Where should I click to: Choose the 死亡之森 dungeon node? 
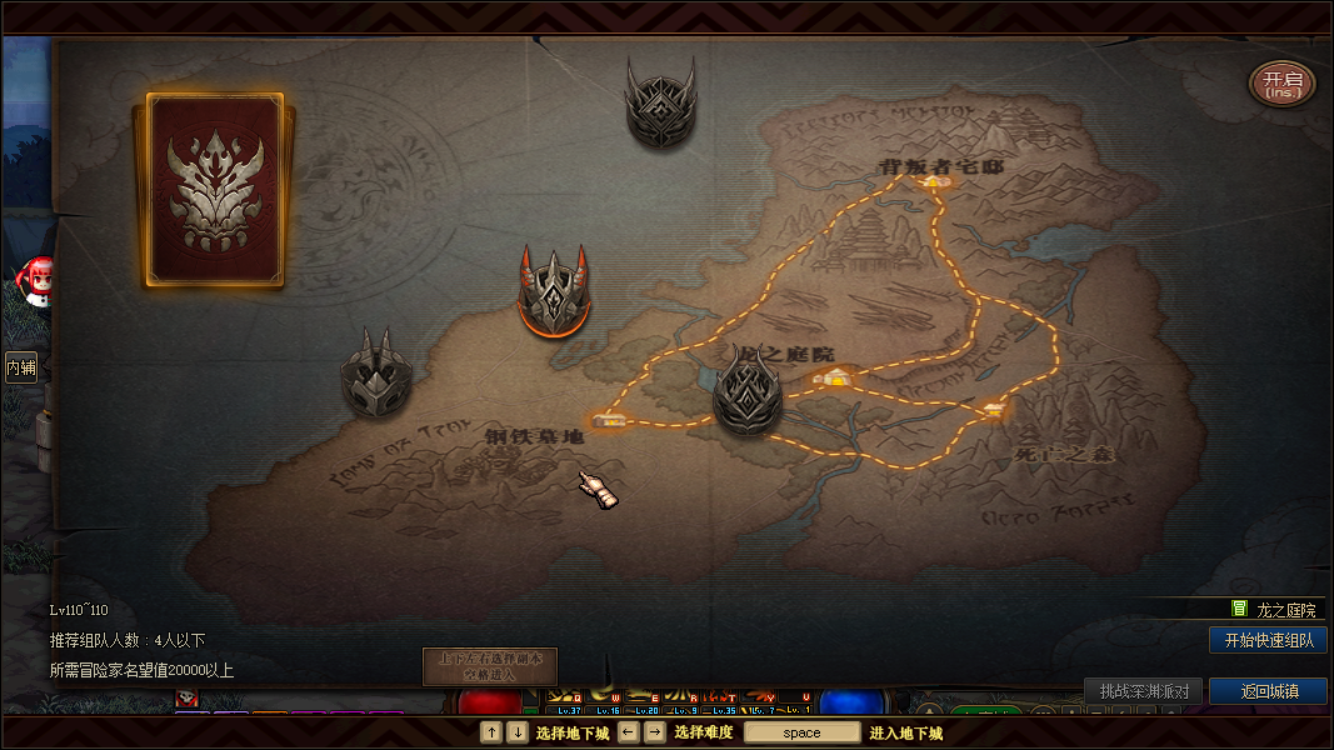993,408
